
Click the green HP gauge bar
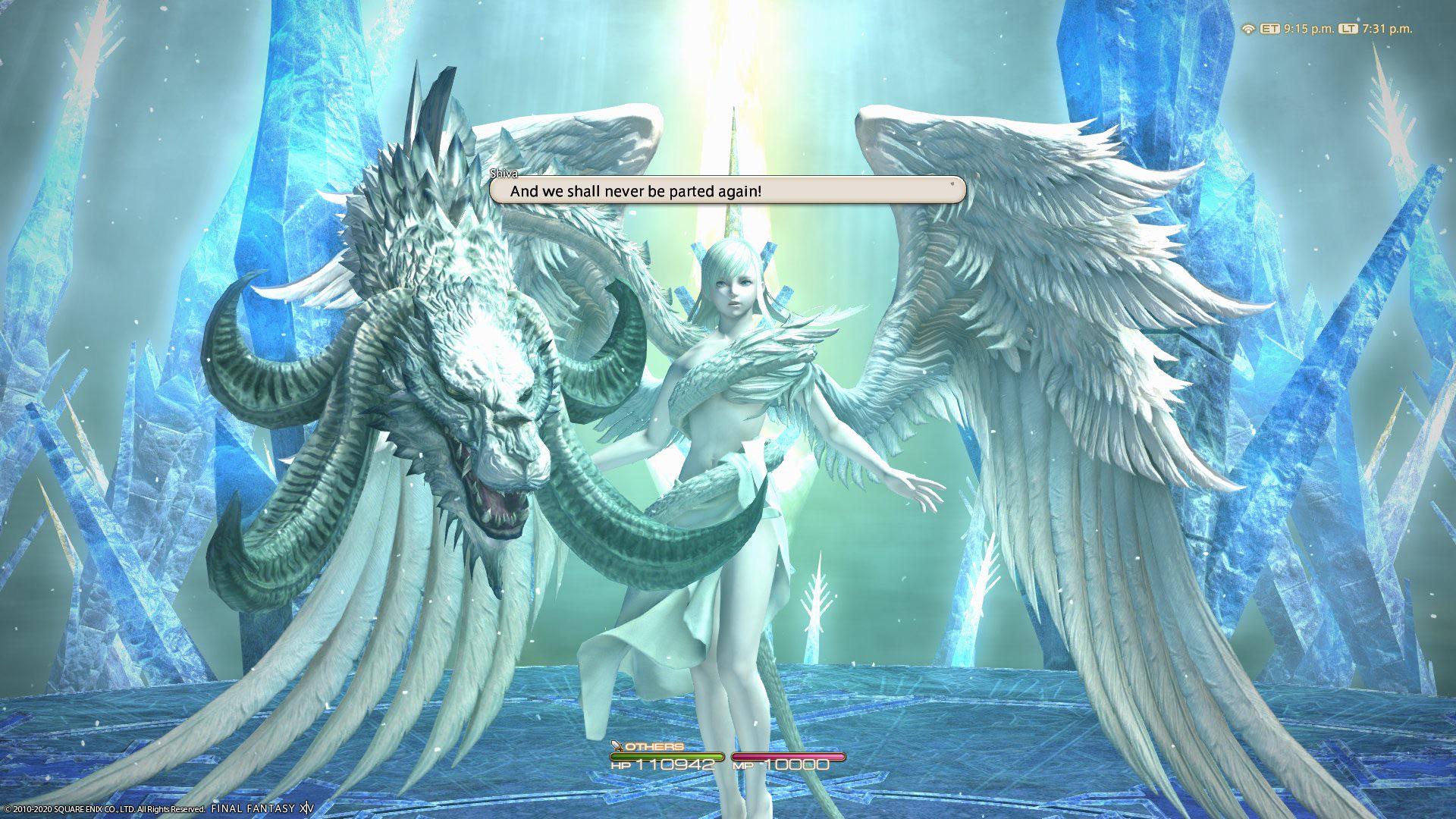pyautogui.click(x=667, y=756)
